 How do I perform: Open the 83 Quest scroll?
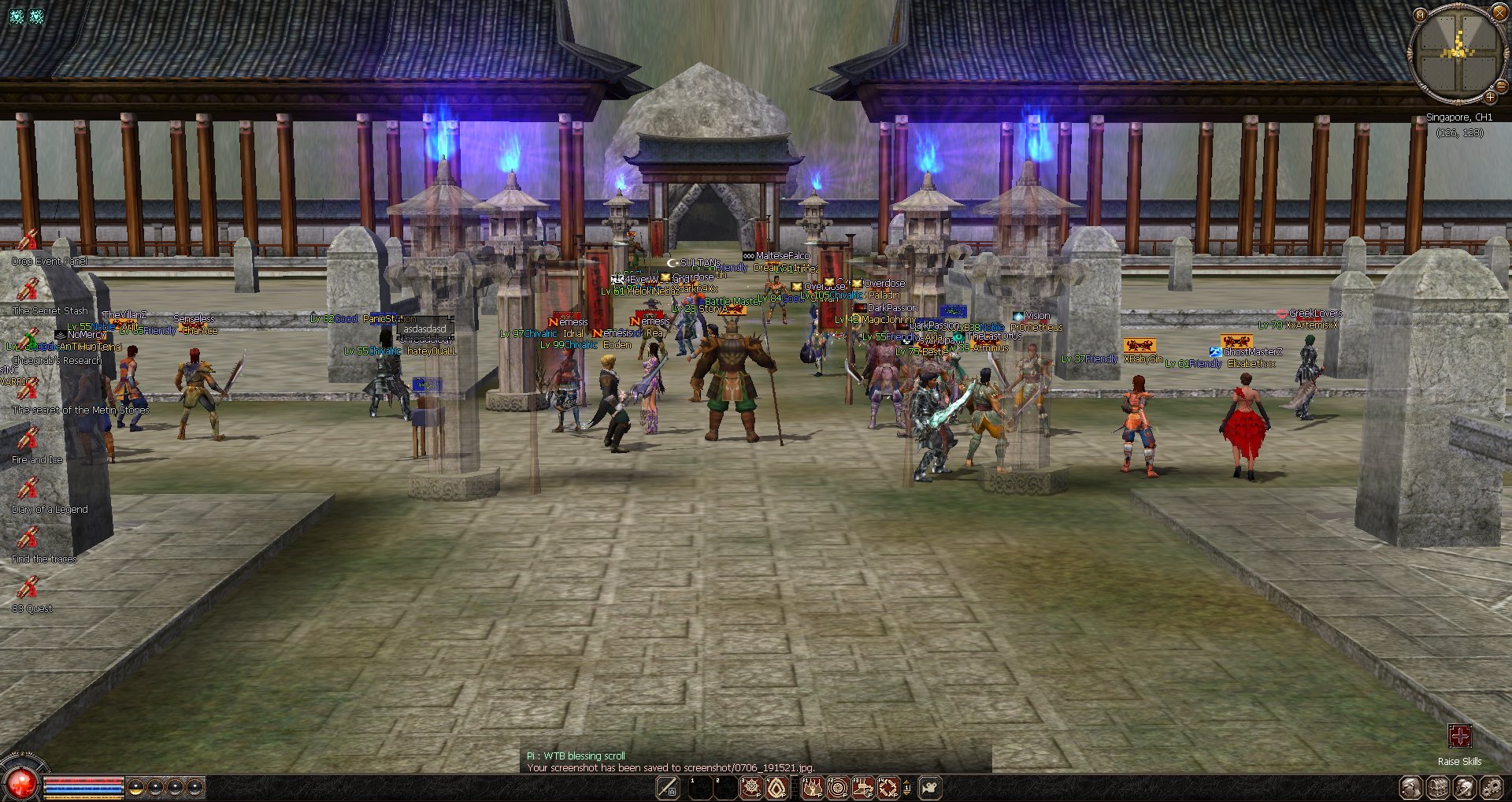point(28,588)
